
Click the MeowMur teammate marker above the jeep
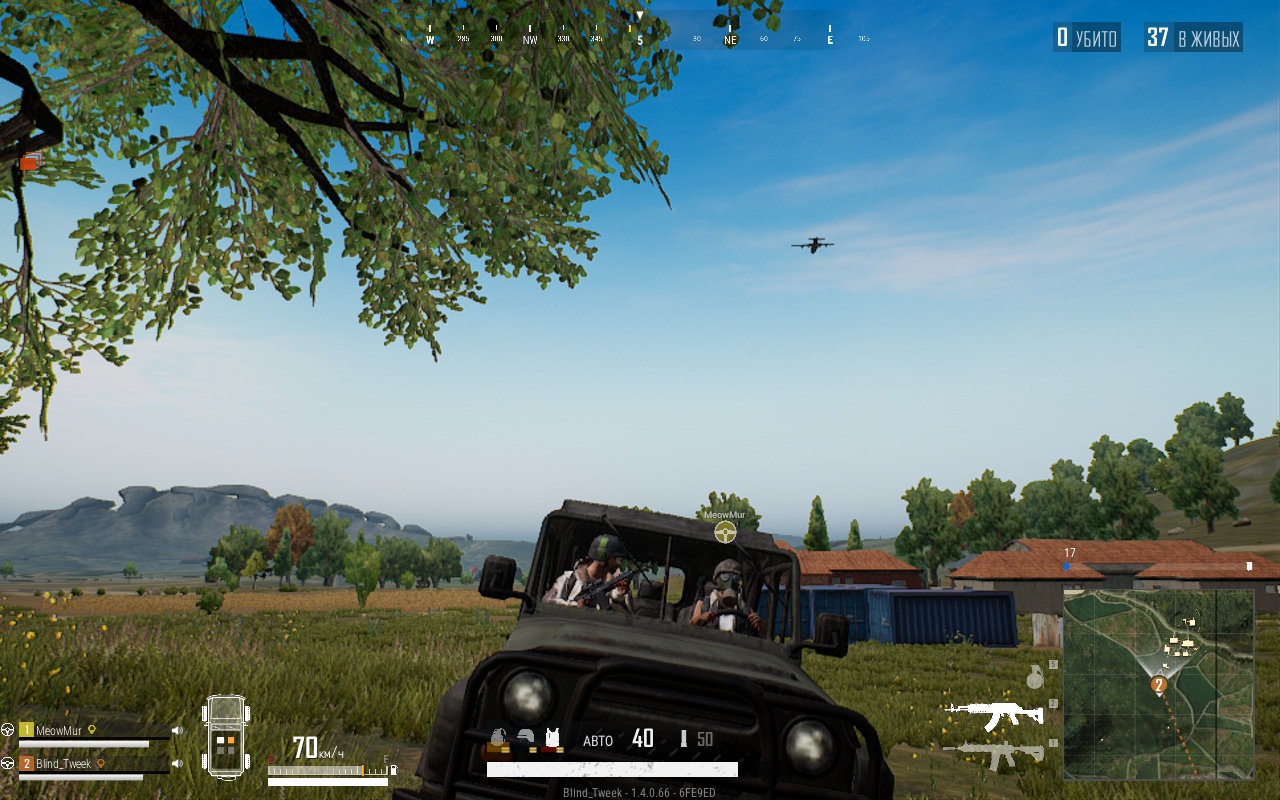pyautogui.click(x=725, y=531)
